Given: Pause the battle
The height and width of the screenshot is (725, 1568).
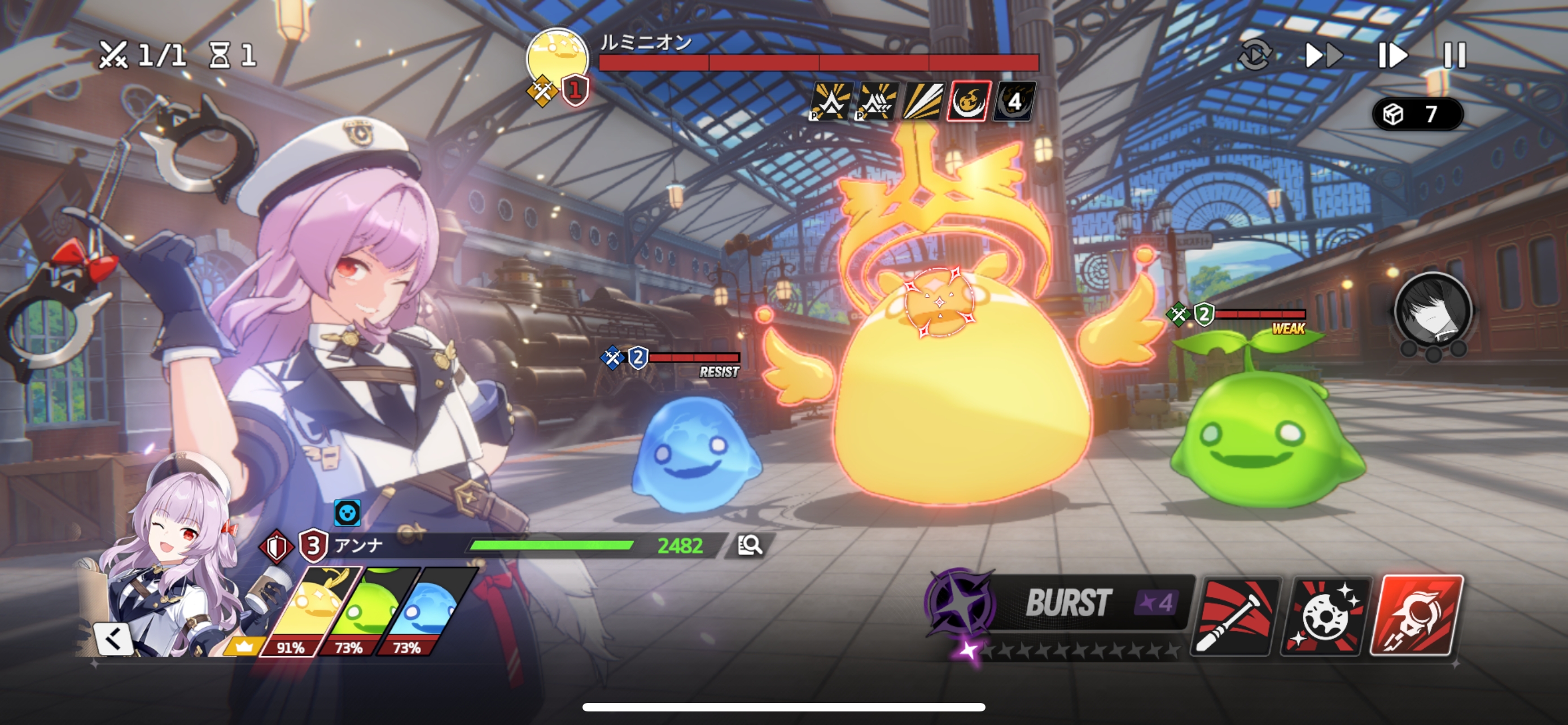Looking at the screenshot, I should (1455, 55).
